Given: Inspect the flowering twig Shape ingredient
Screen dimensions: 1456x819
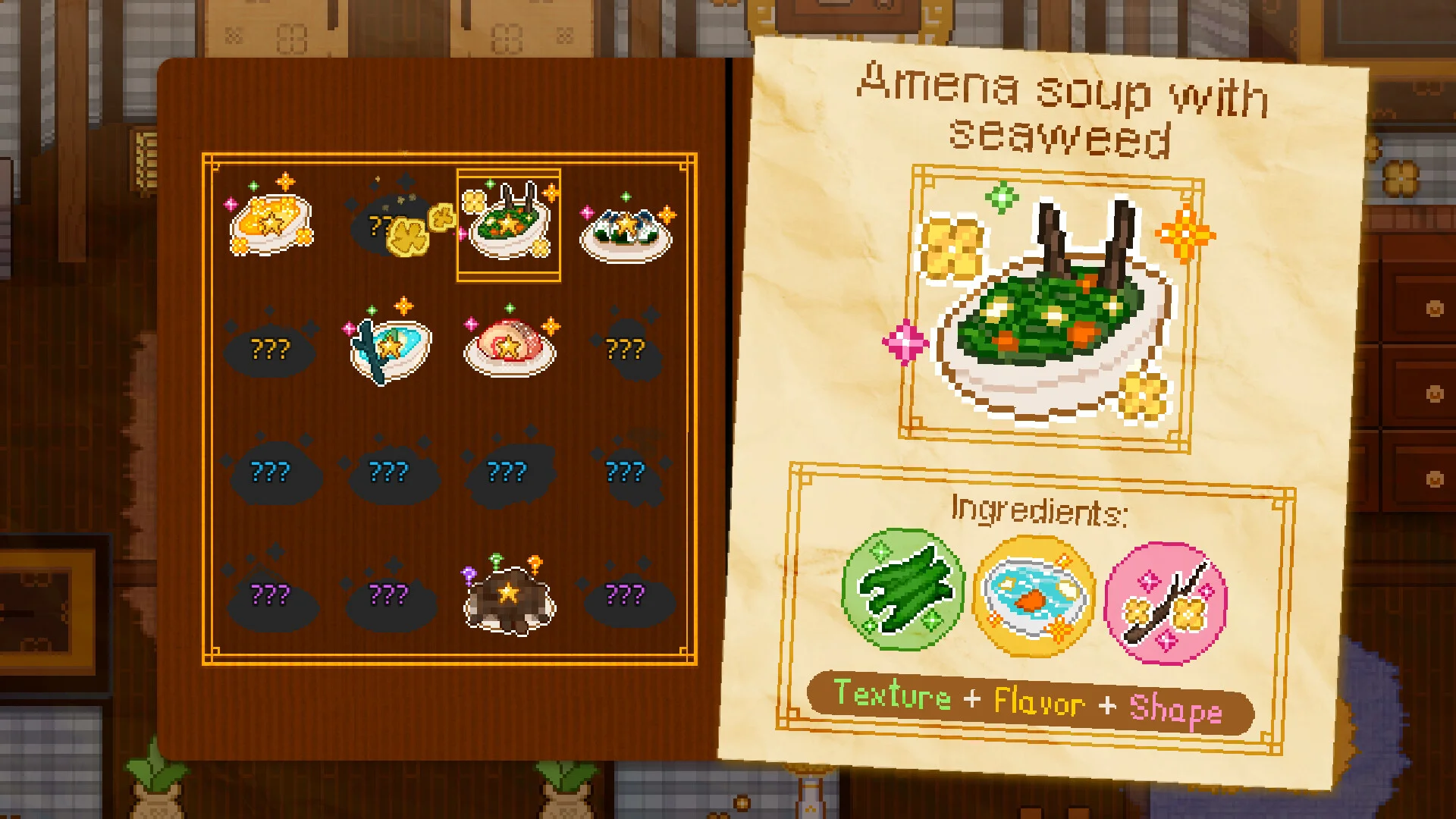Looking at the screenshot, I should (1164, 603).
